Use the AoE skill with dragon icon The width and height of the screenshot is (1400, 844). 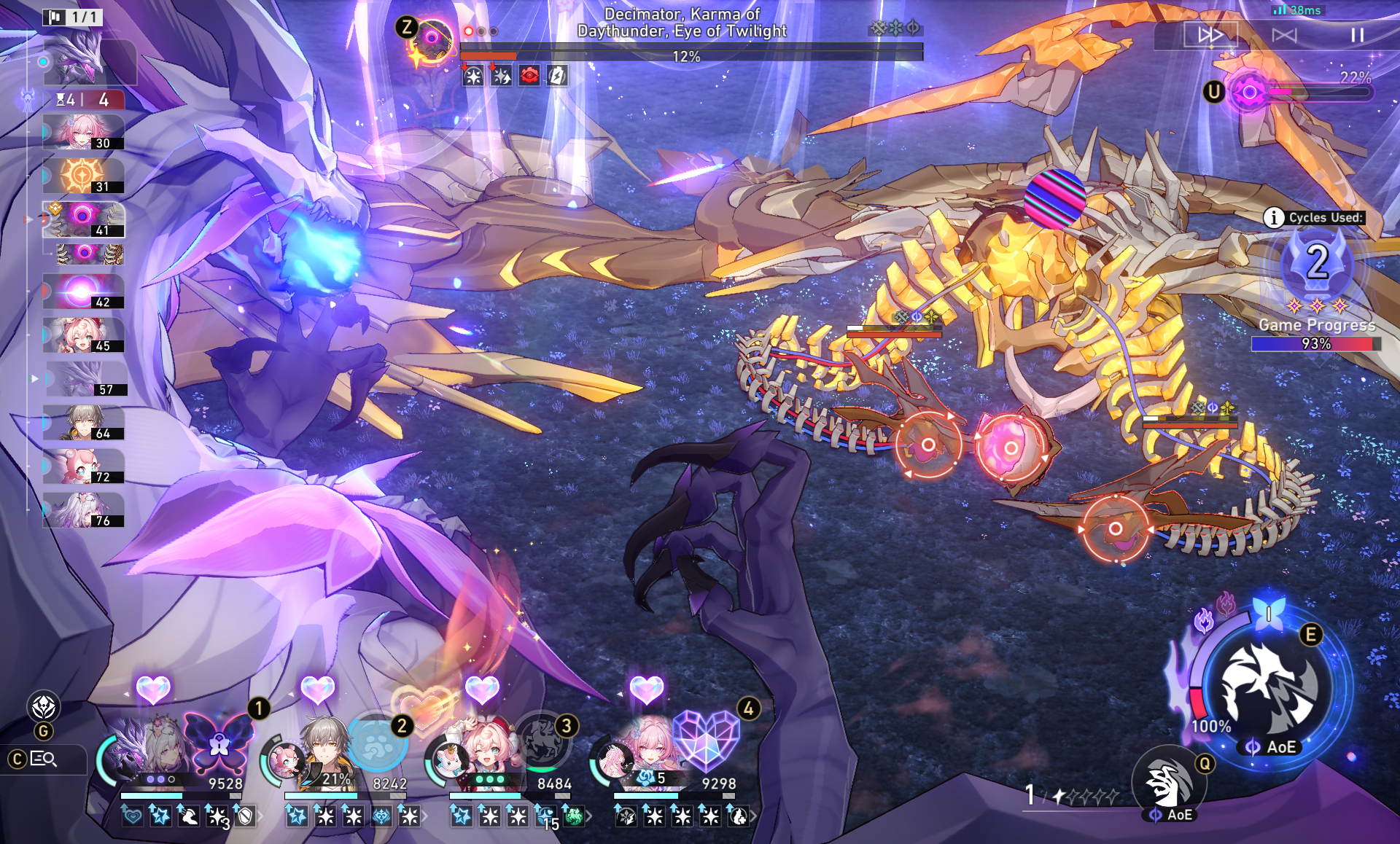pyautogui.click(x=1269, y=689)
